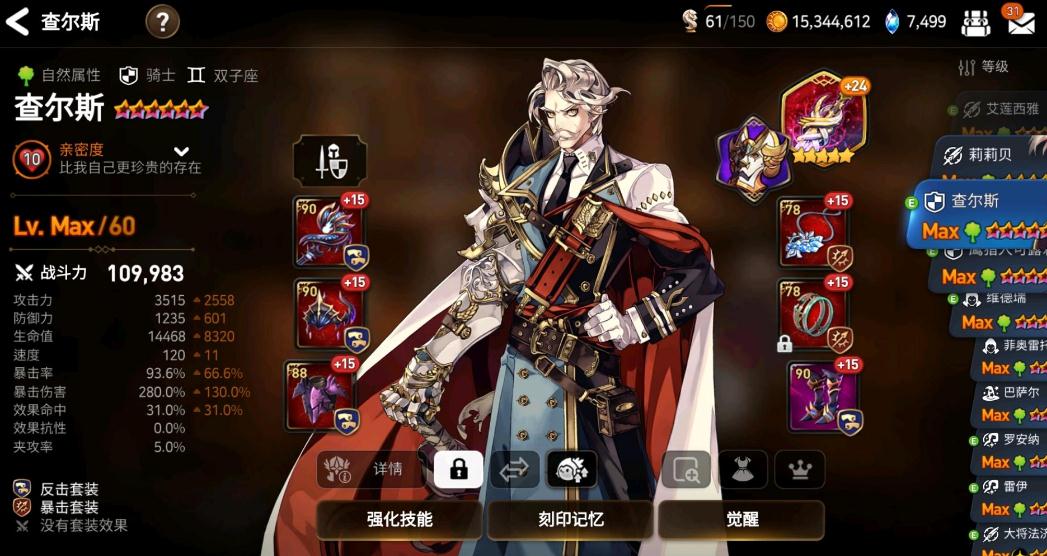Open the 强化技能 skill enhancement menu
This screenshot has width=1047, height=556.
[400, 520]
